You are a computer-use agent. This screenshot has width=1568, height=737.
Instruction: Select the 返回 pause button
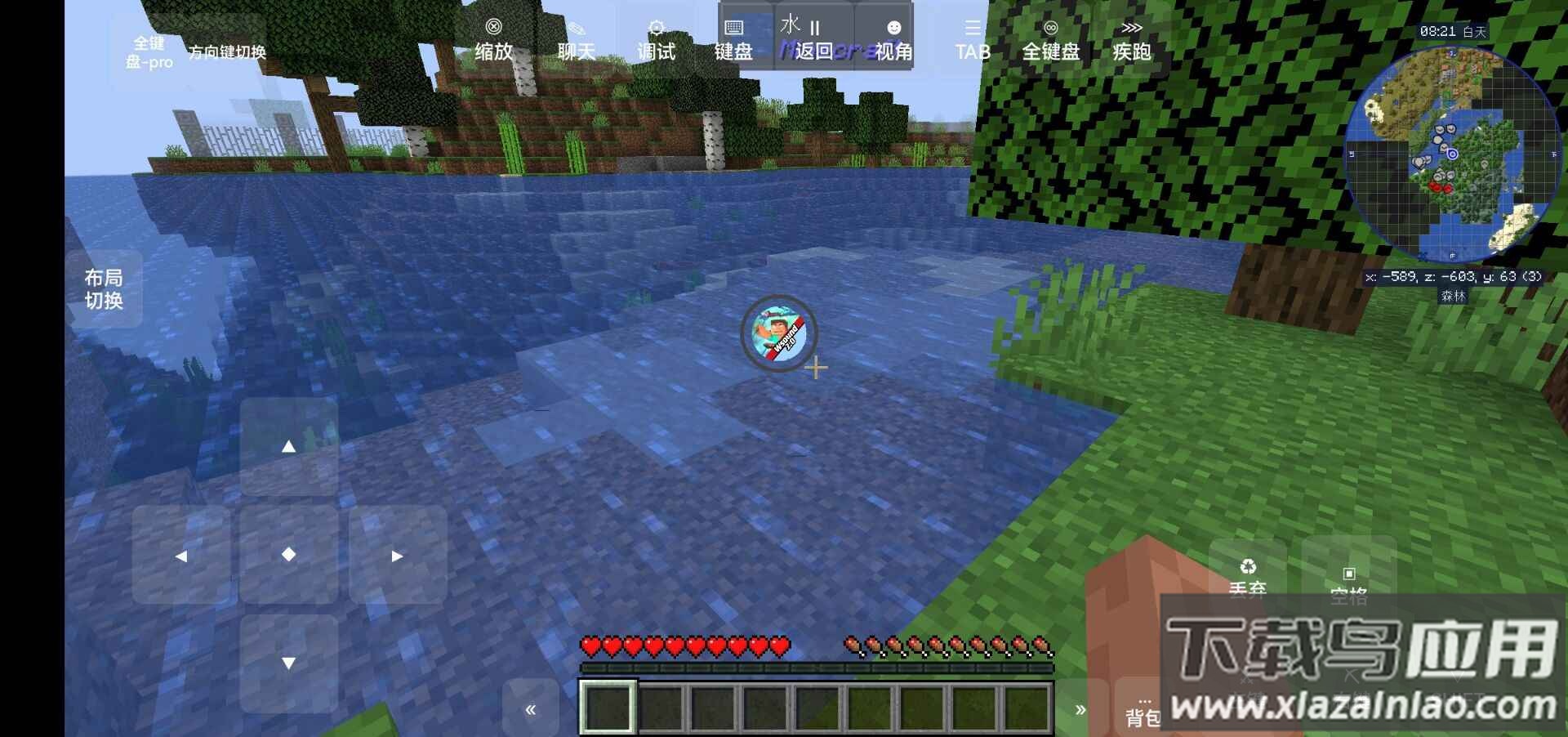coord(813,41)
